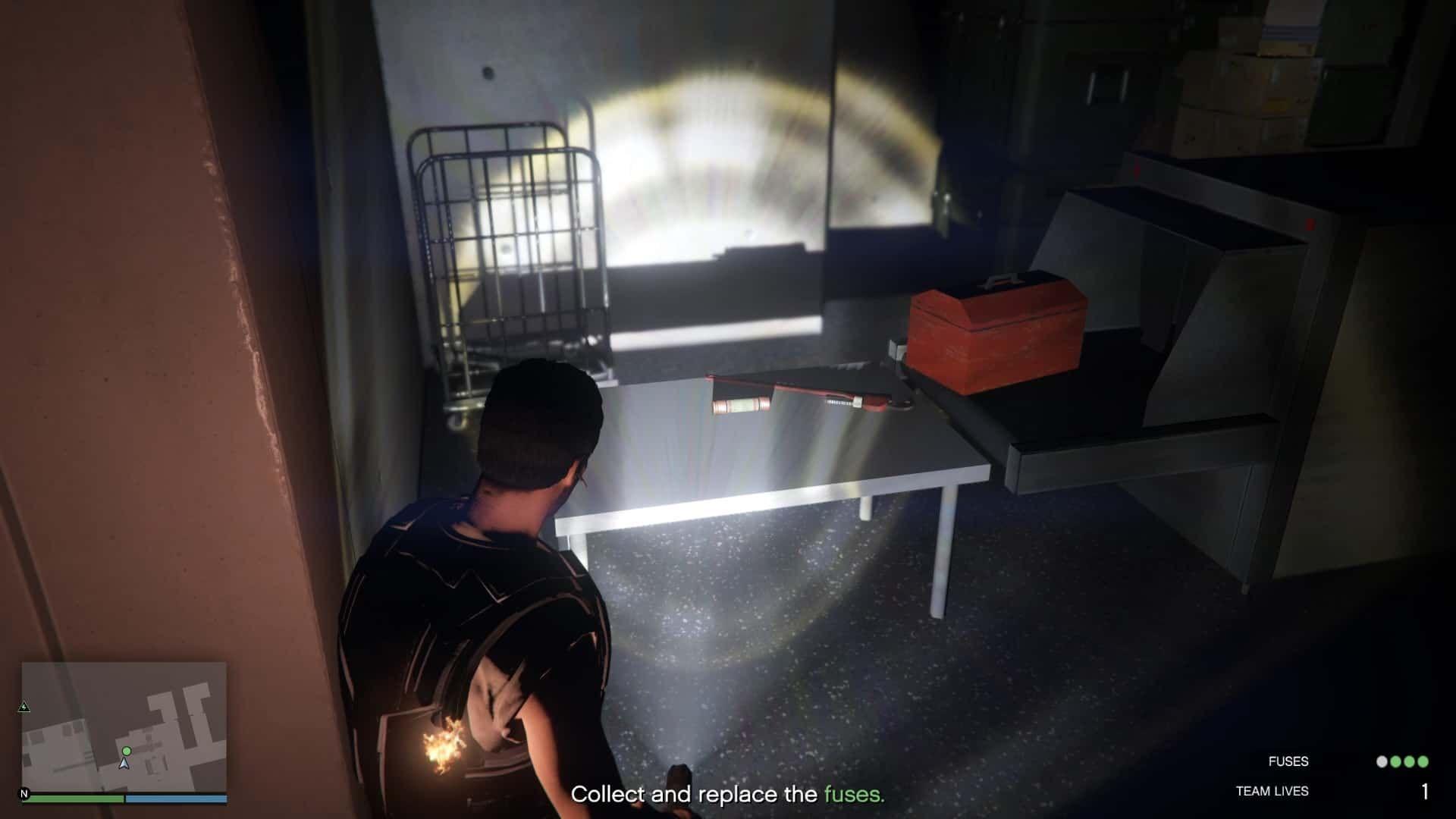The width and height of the screenshot is (1456, 819).
Task: Click the first gray fuse indicator dot
Action: pos(1382,761)
